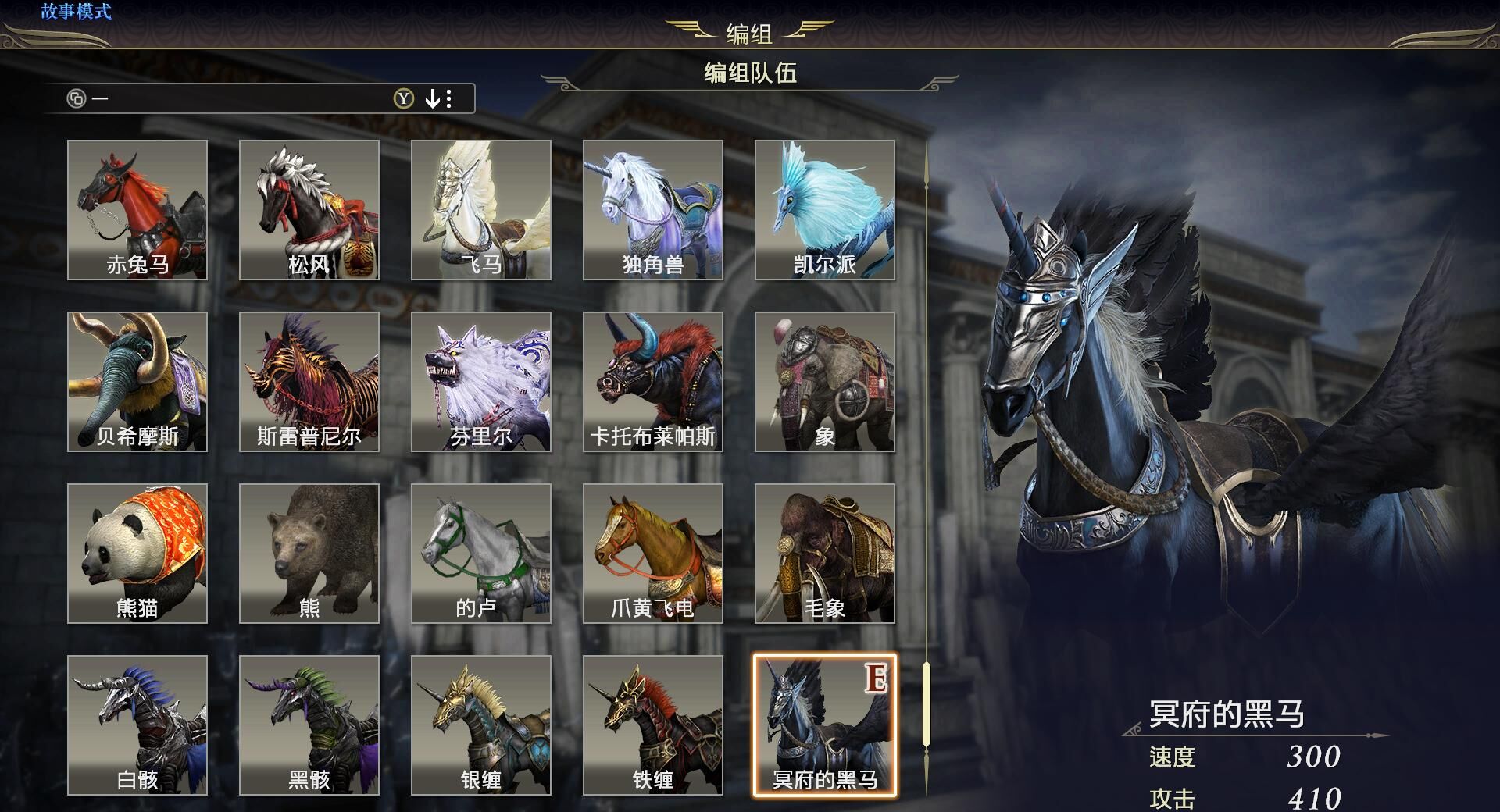Choose the 芬里尔 white wolf mount

tap(481, 381)
